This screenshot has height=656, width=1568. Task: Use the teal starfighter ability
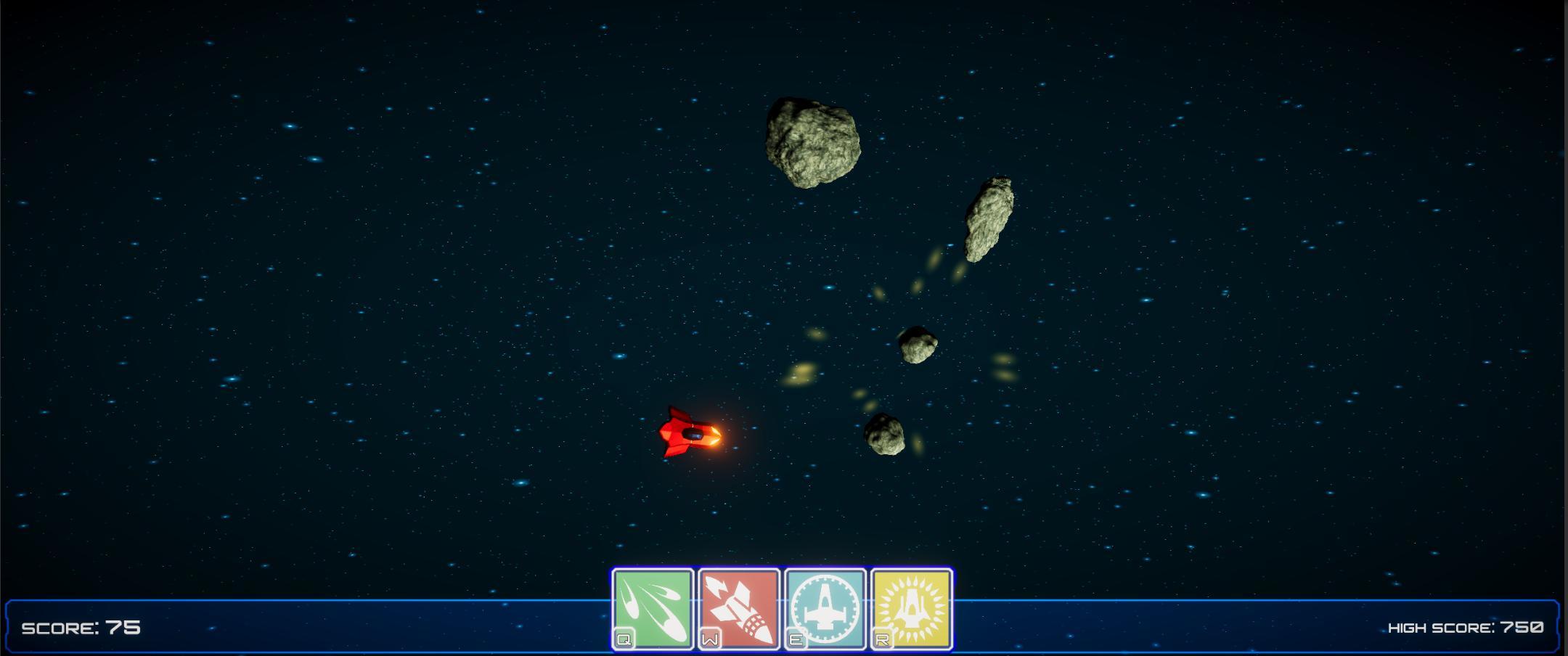(x=825, y=608)
